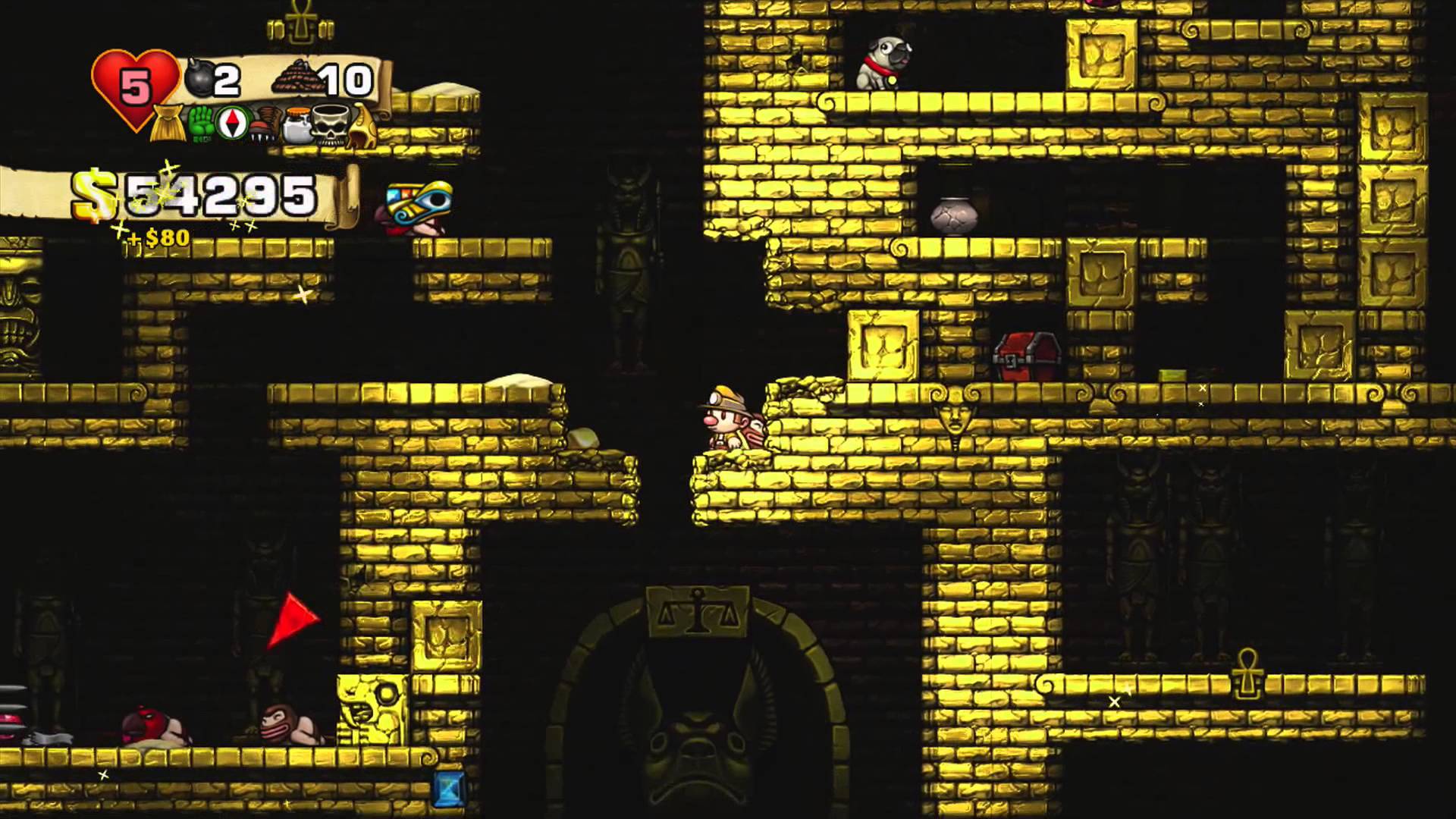
Task: Click the paste jar icon
Action: point(297,126)
